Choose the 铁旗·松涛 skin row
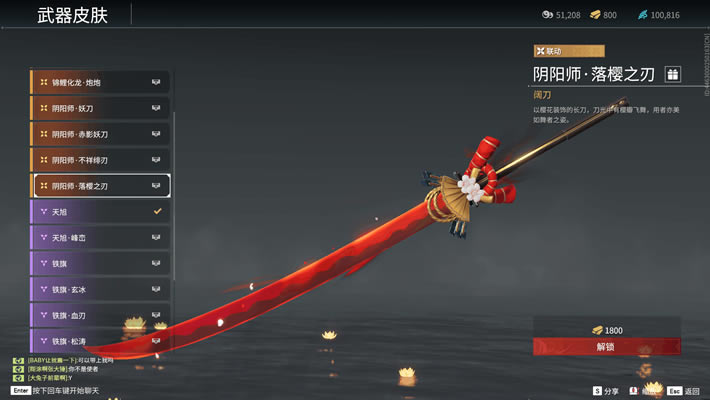 pos(100,341)
